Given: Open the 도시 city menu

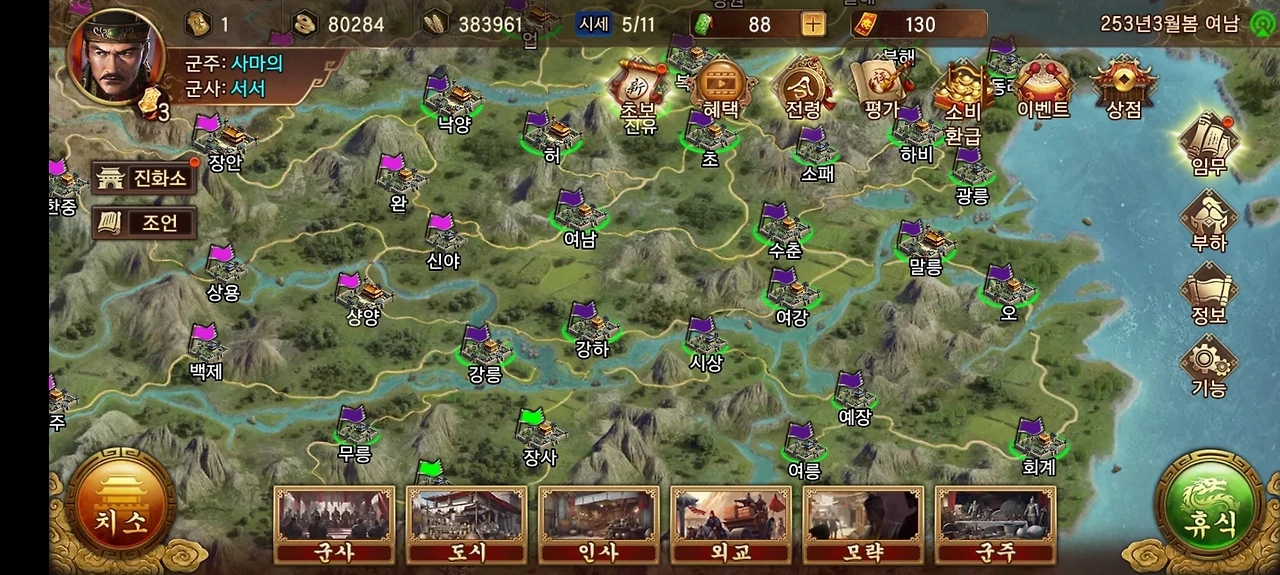Looking at the screenshot, I should point(466,525).
